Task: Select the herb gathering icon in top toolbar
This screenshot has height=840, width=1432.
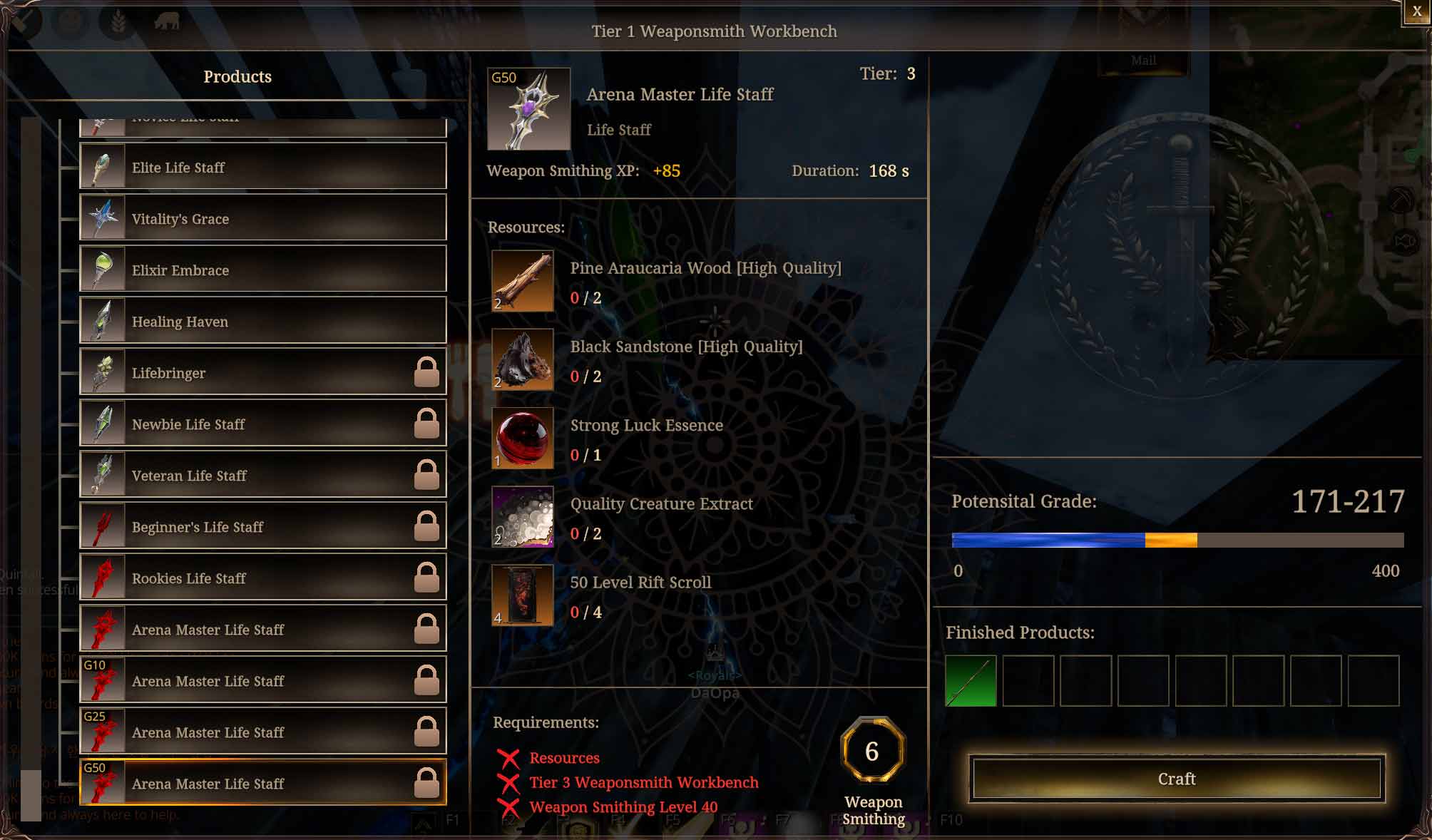Action: 116,21
